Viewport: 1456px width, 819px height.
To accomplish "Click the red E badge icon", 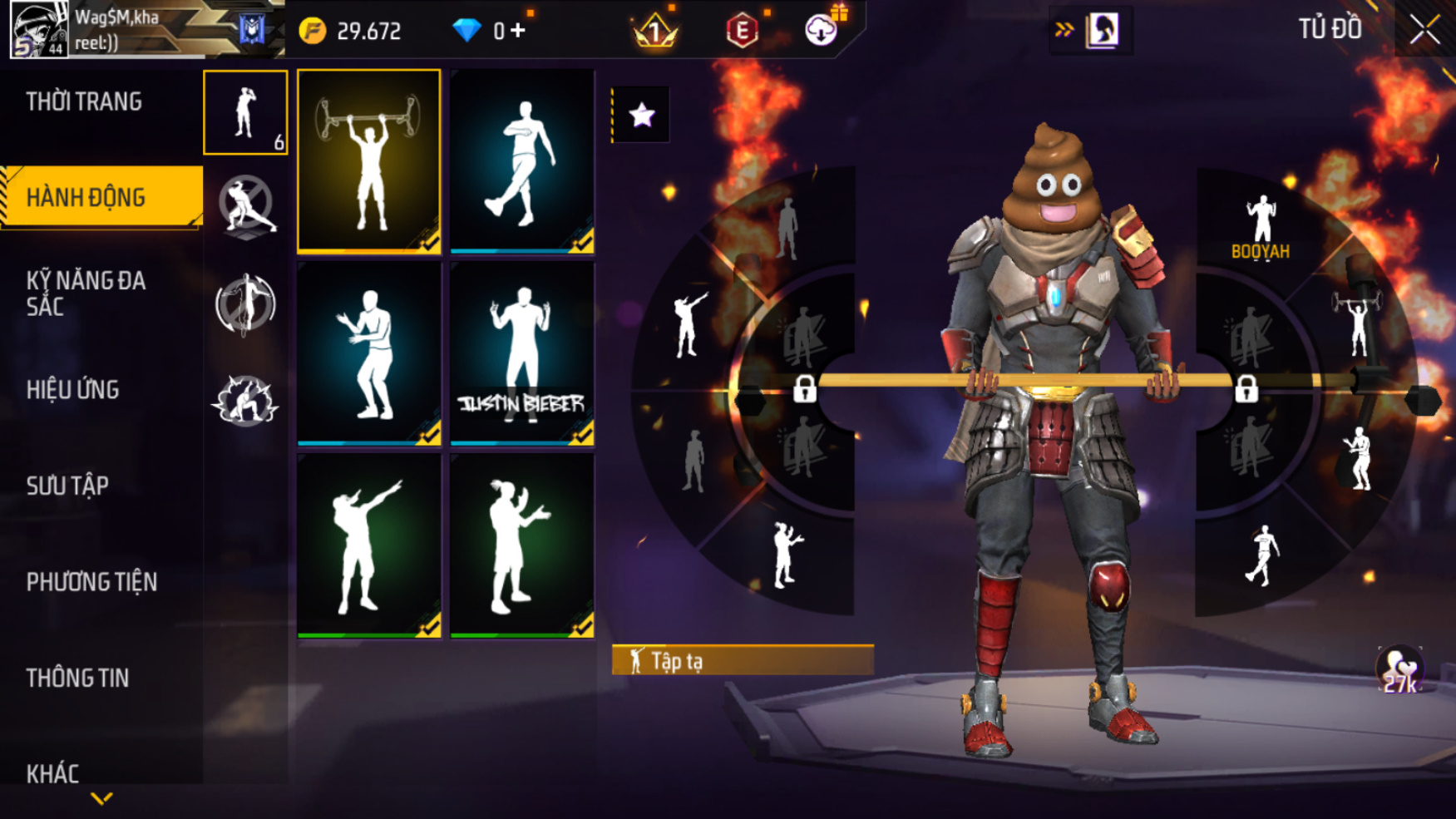I will click(742, 31).
